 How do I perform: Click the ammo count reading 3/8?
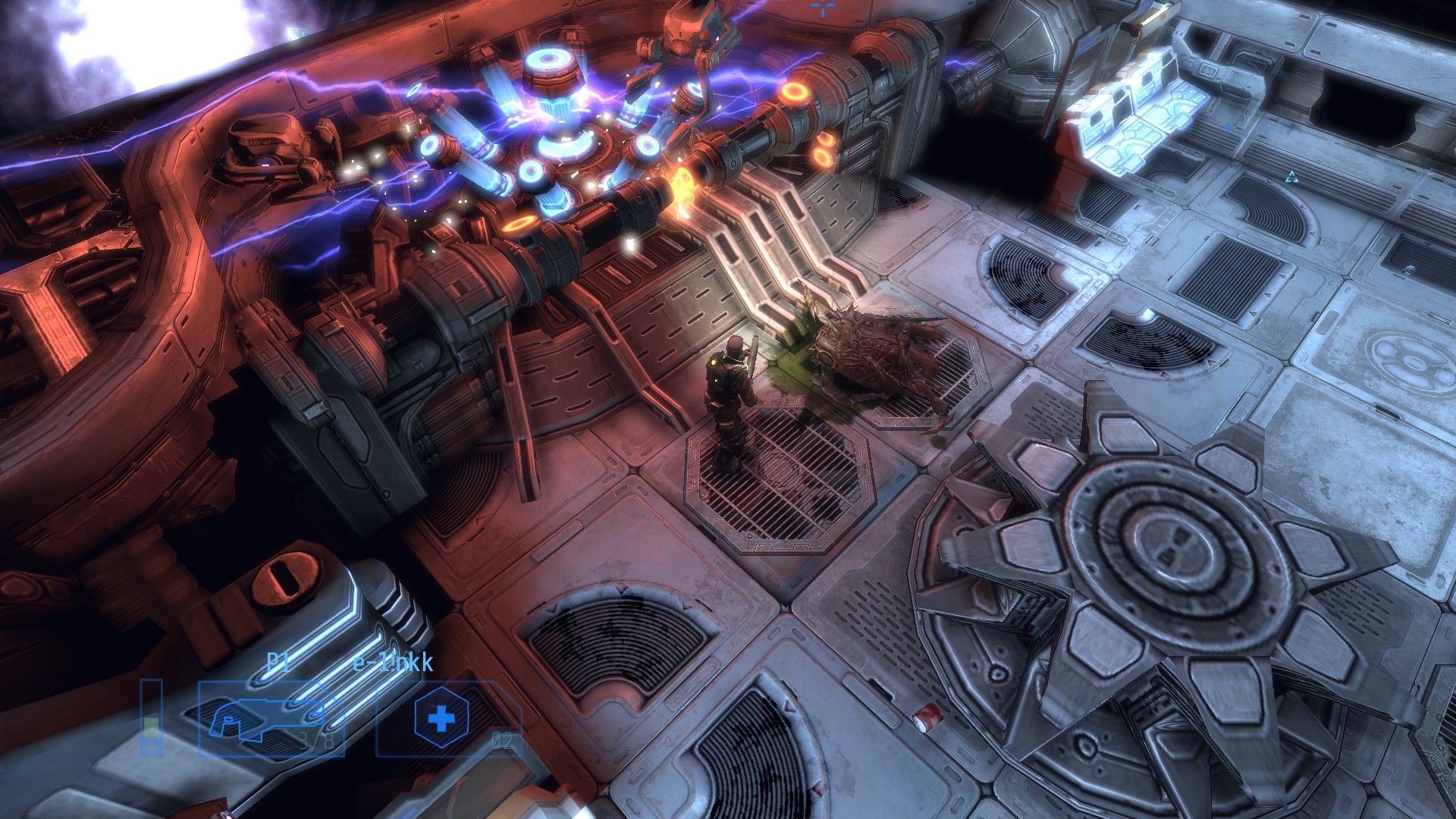point(317,742)
